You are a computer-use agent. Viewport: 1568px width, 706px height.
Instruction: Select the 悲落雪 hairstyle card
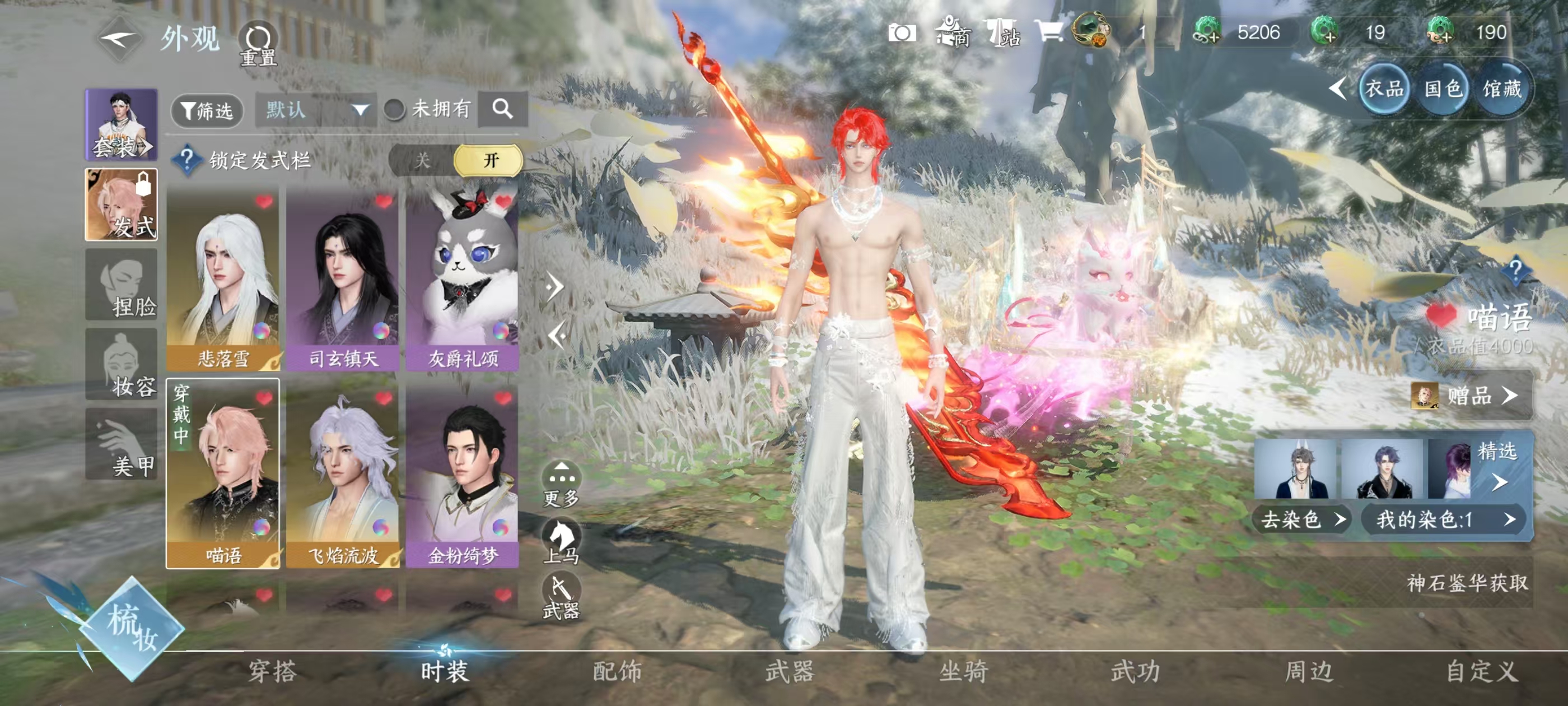pos(223,280)
